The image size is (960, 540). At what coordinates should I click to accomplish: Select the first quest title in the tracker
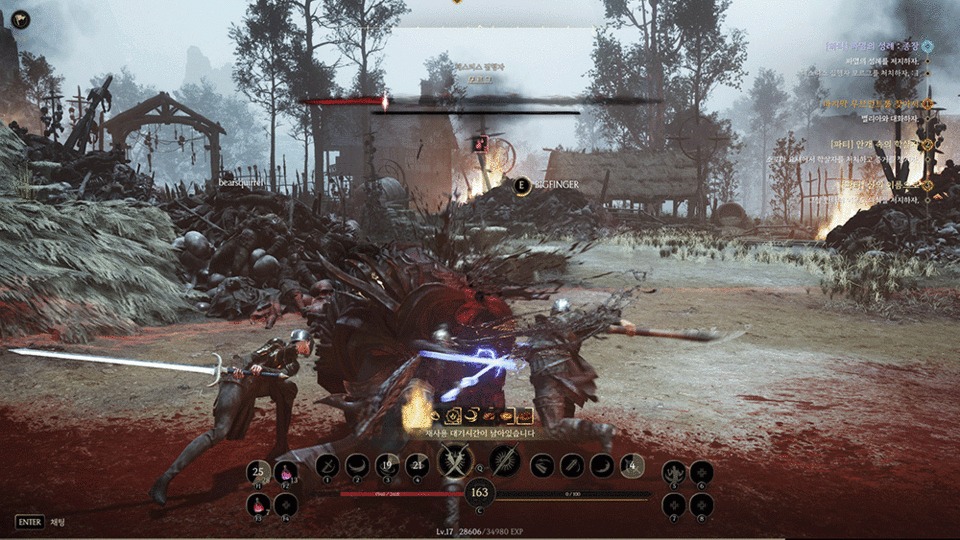874,46
